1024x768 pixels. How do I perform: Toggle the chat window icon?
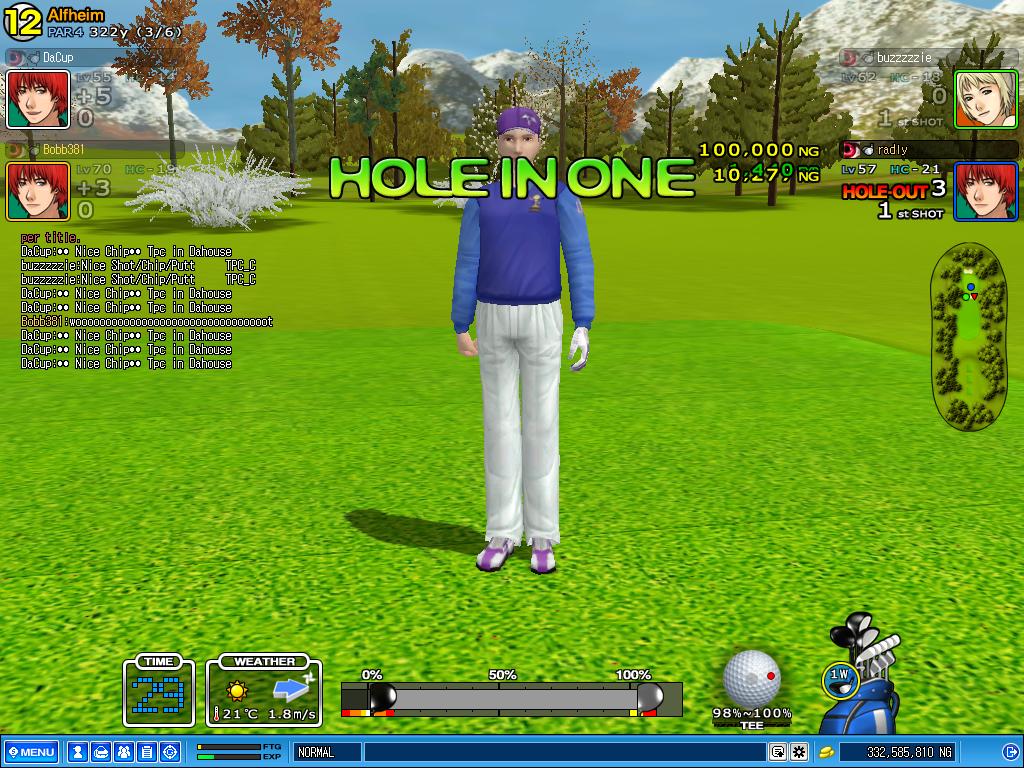777,752
